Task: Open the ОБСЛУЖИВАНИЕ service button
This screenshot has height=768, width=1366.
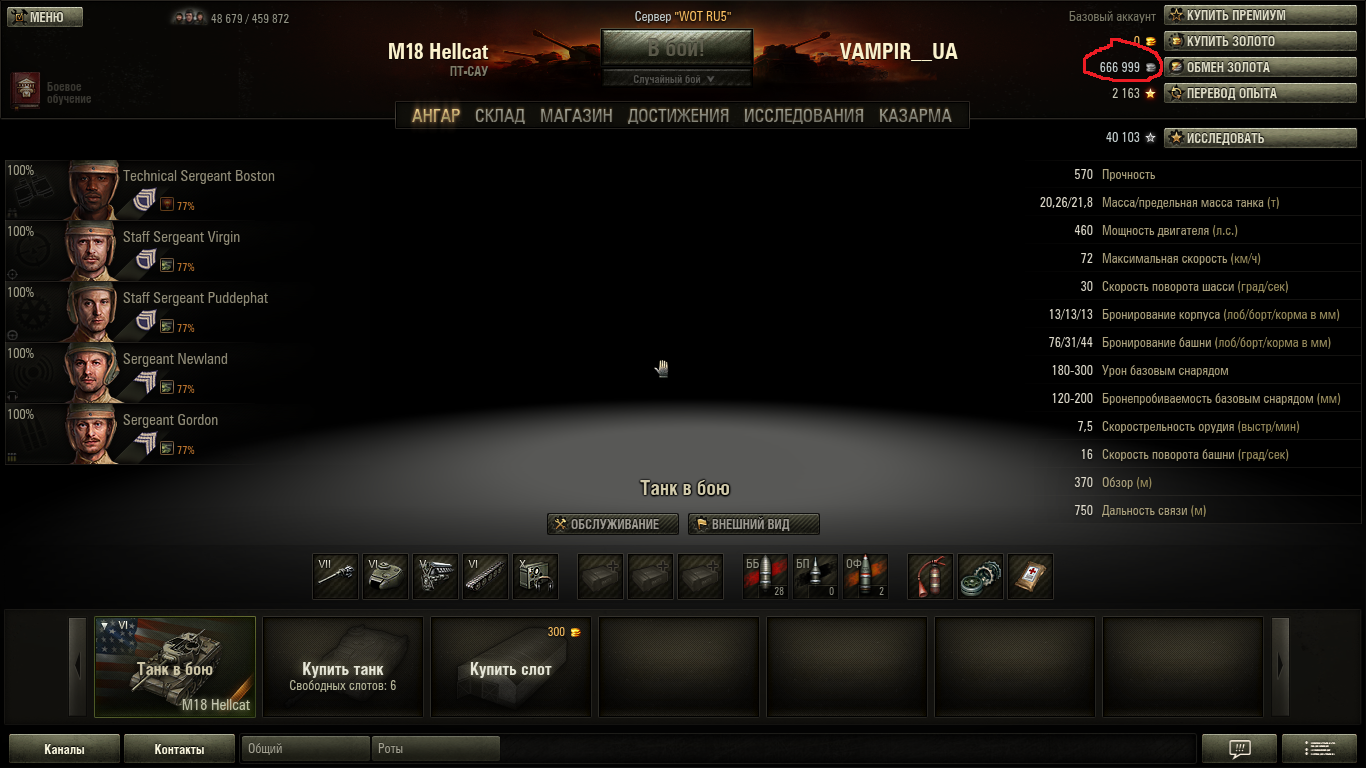Action: (x=613, y=524)
